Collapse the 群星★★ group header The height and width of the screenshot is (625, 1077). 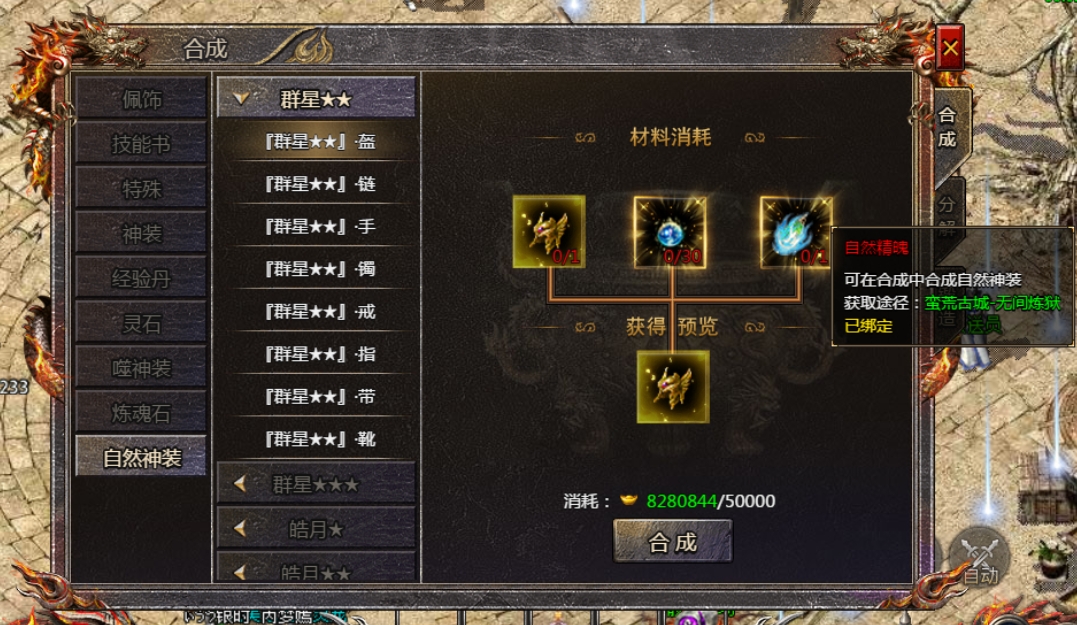(x=315, y=98)
